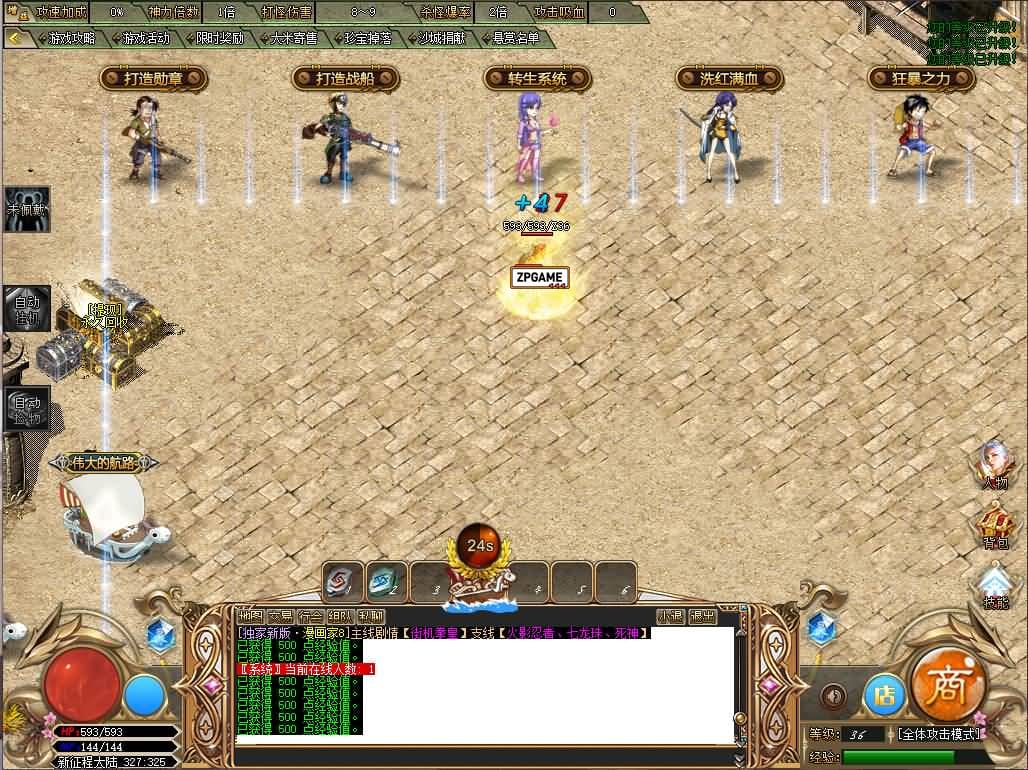Collapse the top menu with the yellow arrow
This screenshot has height=770, width=1028.
(16, 38)
